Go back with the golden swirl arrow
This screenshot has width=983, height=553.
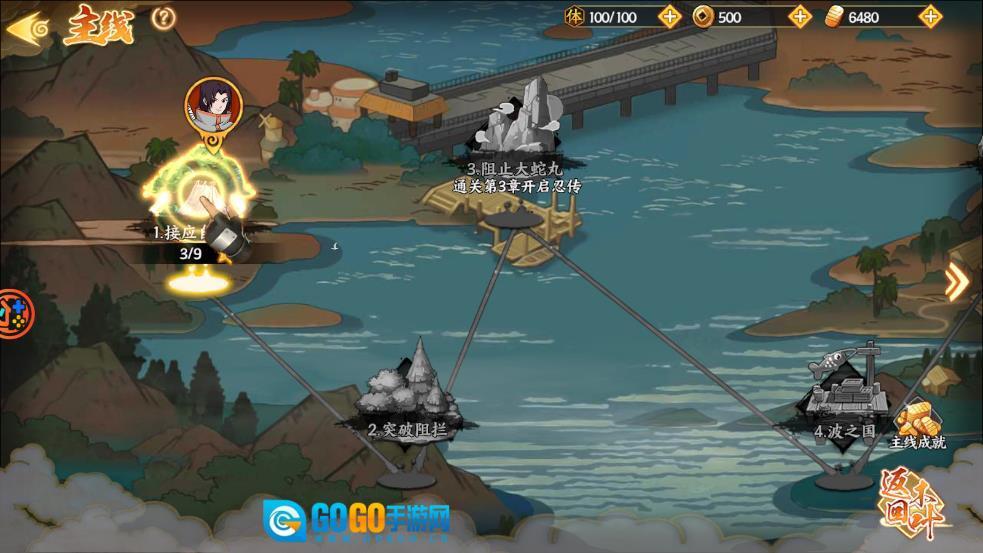coord(28,26)
